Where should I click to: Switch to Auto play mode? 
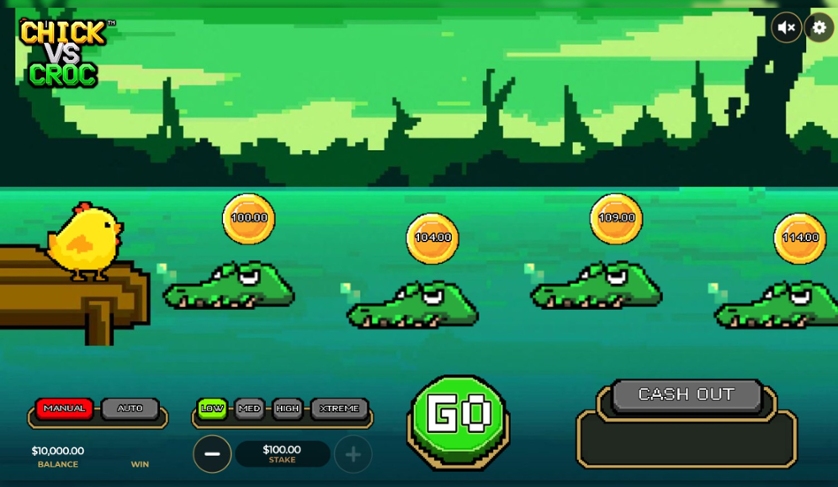coord(130,409)
